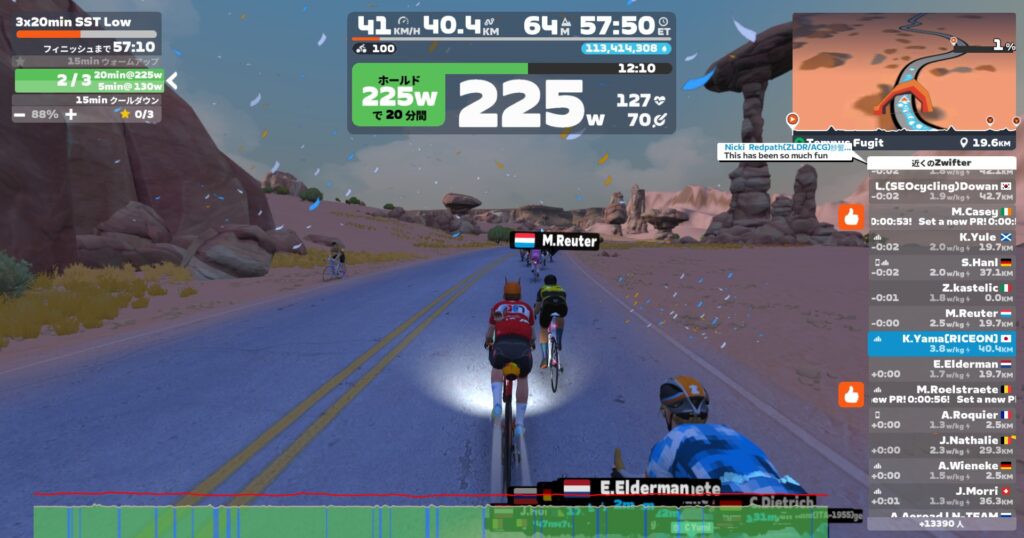
Task: Click the M.Reuter name tag above rider
Action: (x=555, y=241)
